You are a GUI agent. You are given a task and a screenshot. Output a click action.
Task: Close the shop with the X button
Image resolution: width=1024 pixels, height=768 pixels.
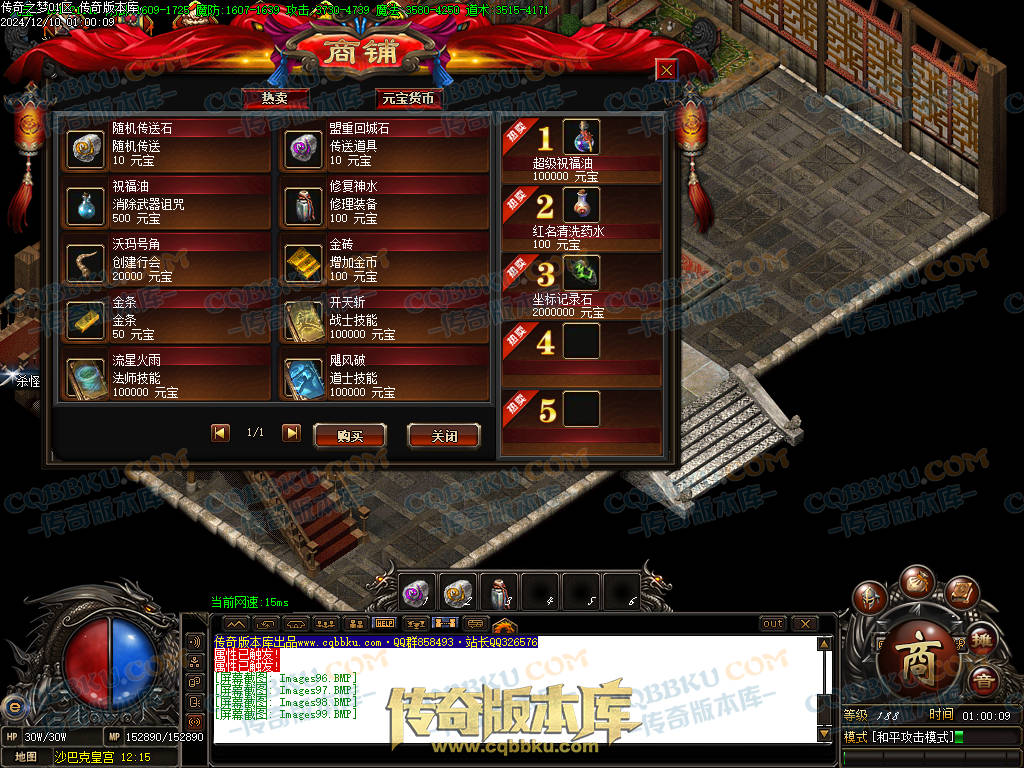(x=665, y=69)
